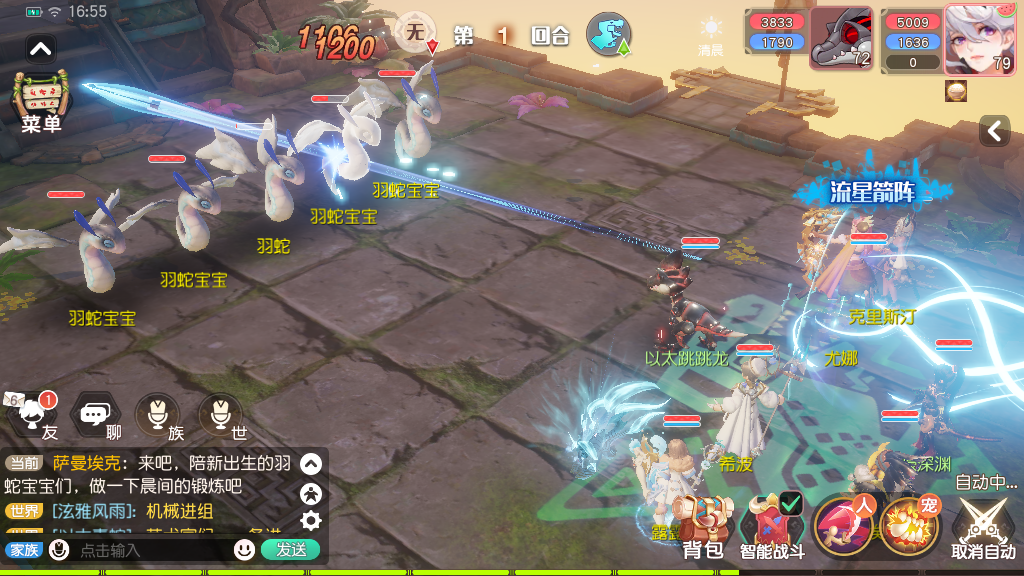The height and width of the screenshot is (576, 1024).
Task: Expand the side panel left arrow
Action: [994, 131]
